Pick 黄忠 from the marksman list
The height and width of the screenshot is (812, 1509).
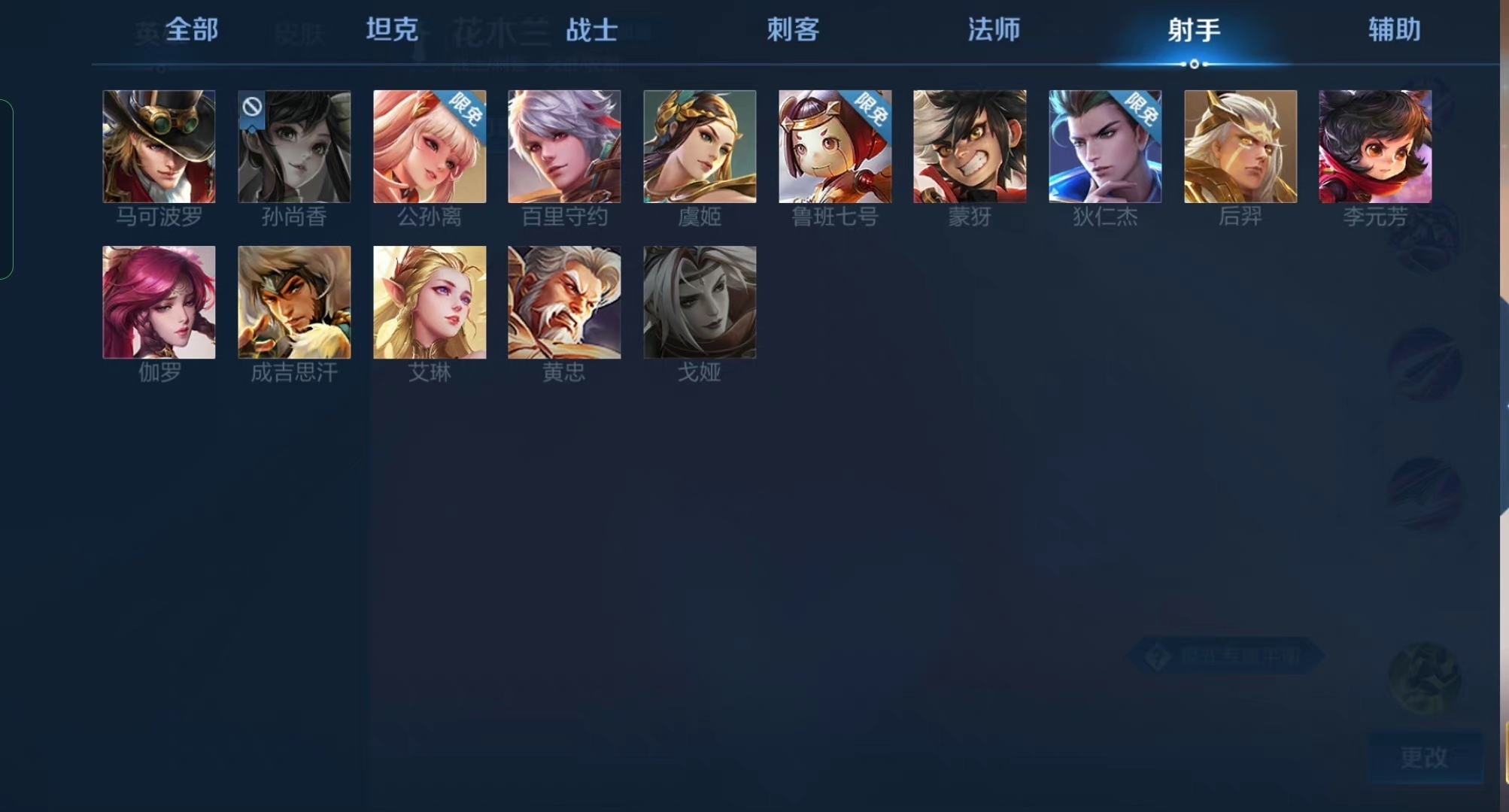tap(563, 302)
